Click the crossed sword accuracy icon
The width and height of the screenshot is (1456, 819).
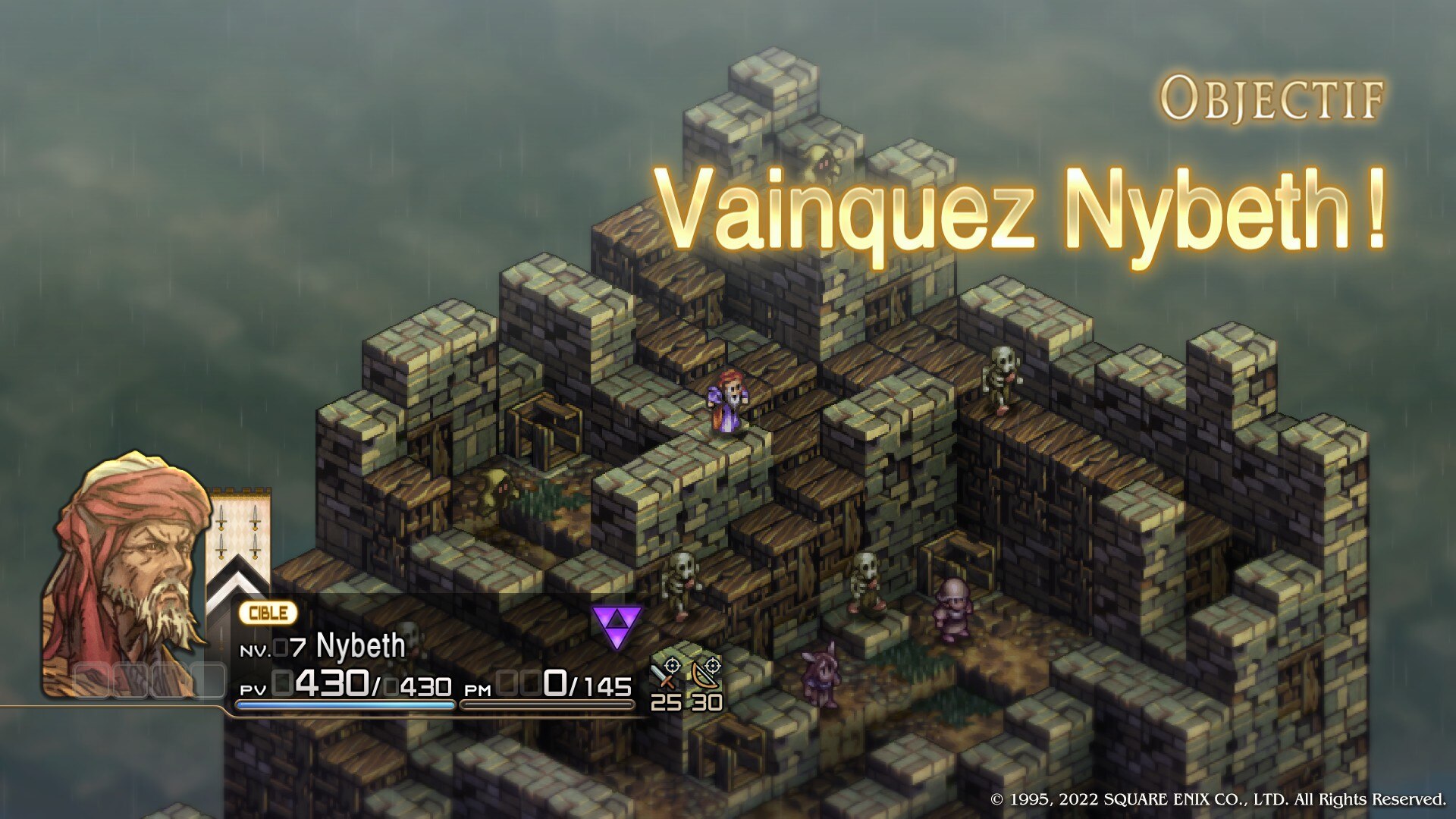coord(667,674)
